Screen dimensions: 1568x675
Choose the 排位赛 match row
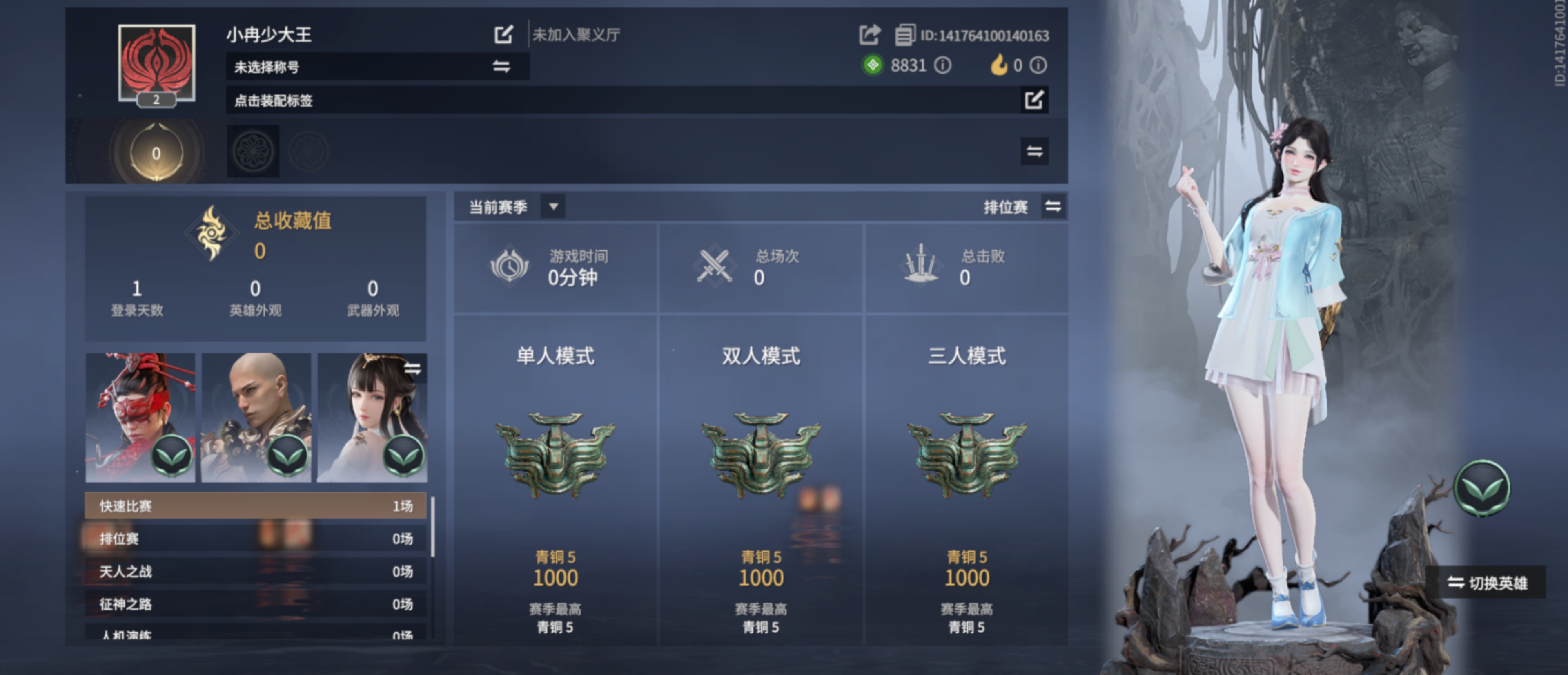[x=256, y=539]
